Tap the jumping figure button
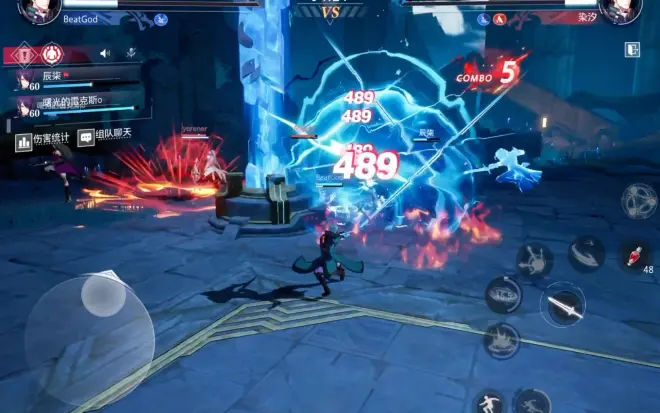This screenshot has height=413, width=660. click(488, 402)
